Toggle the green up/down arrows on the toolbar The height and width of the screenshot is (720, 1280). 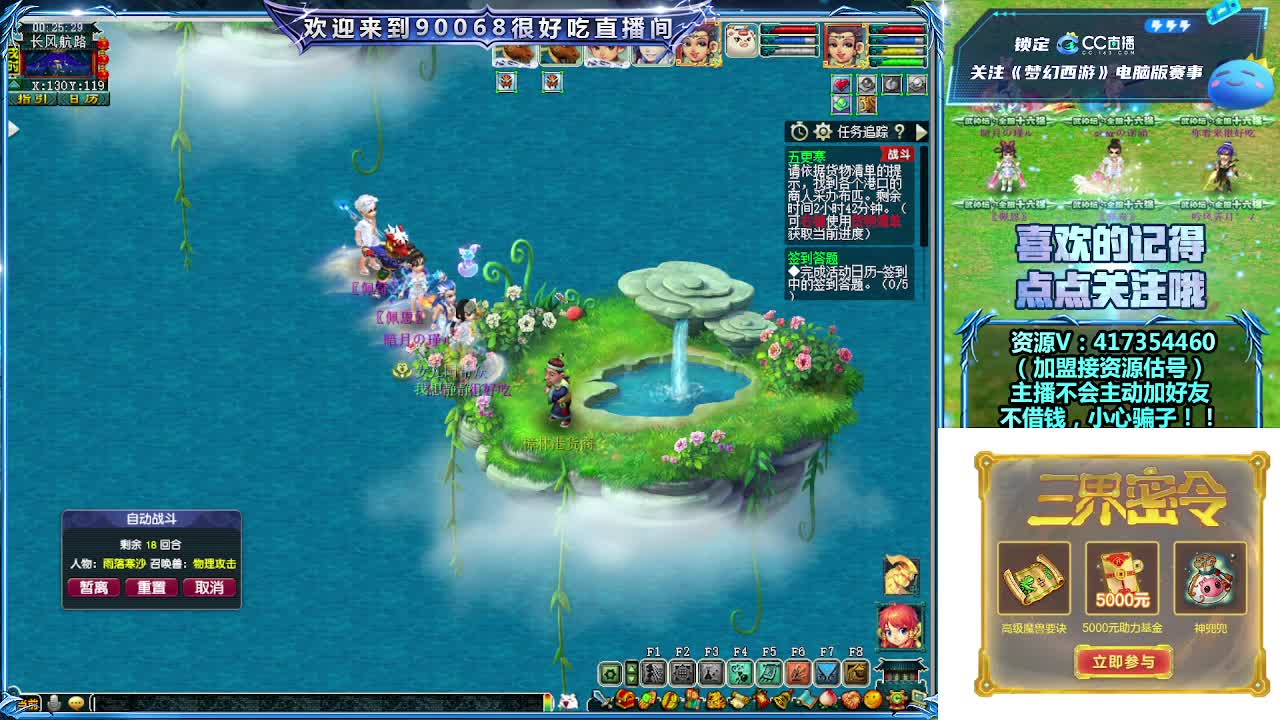[x=631, y=672]
